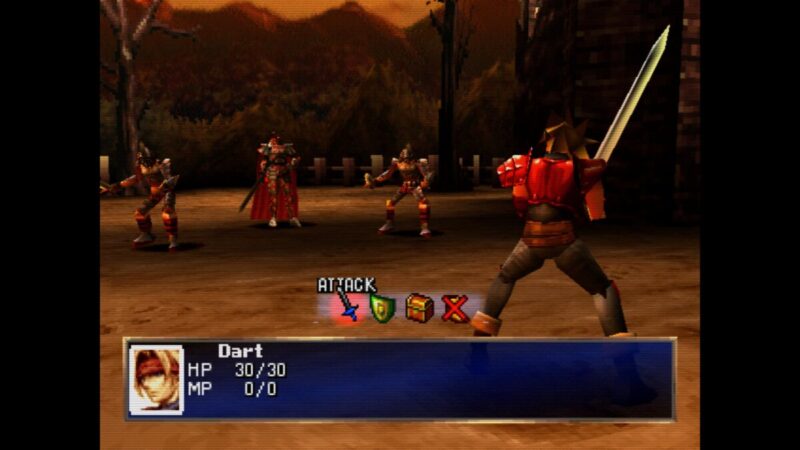Pick the red X Run command
Screen dimensions: 800x450
click(455, 308)
